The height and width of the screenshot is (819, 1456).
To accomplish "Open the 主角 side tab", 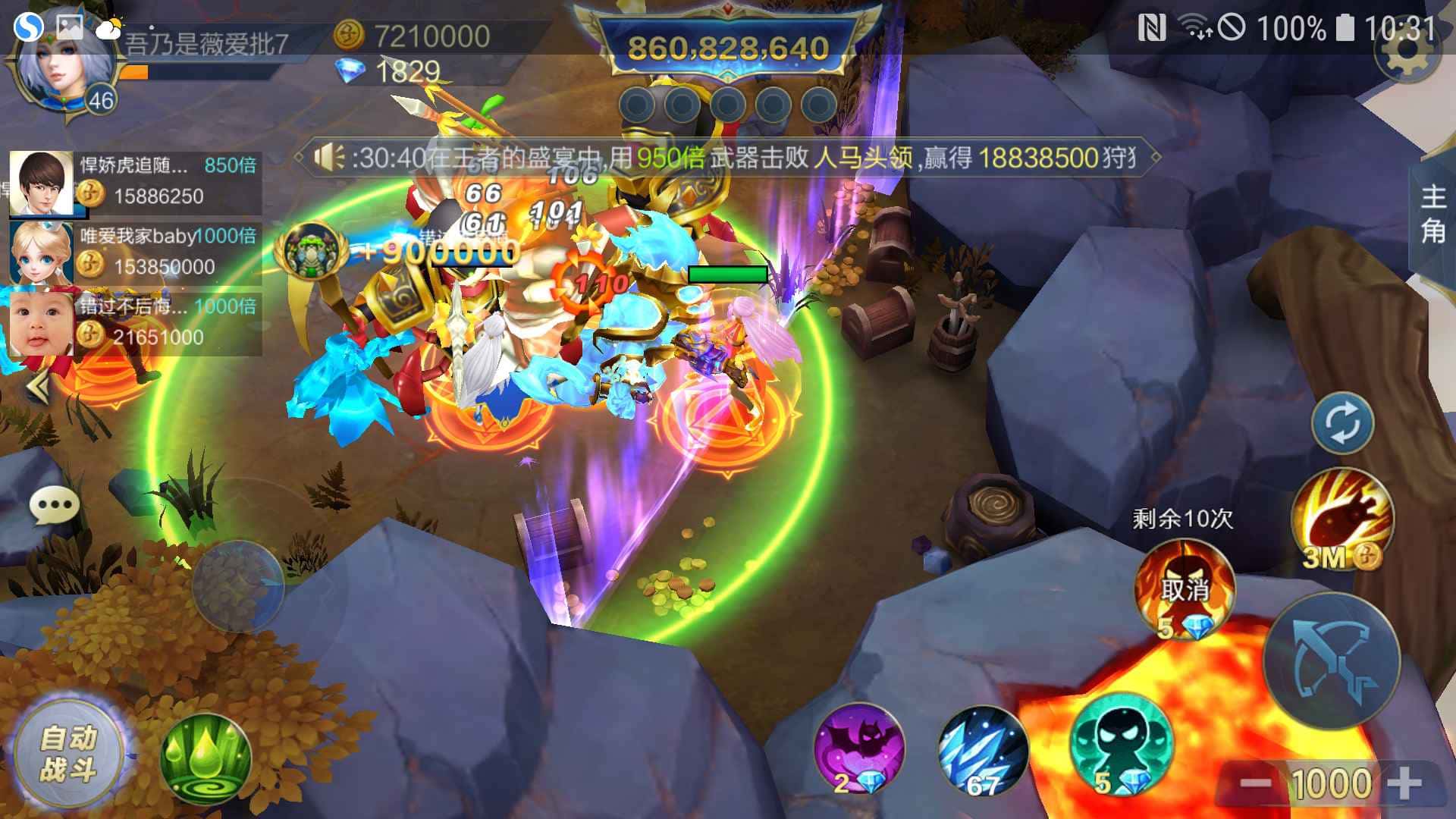I will pos(1432,215).
